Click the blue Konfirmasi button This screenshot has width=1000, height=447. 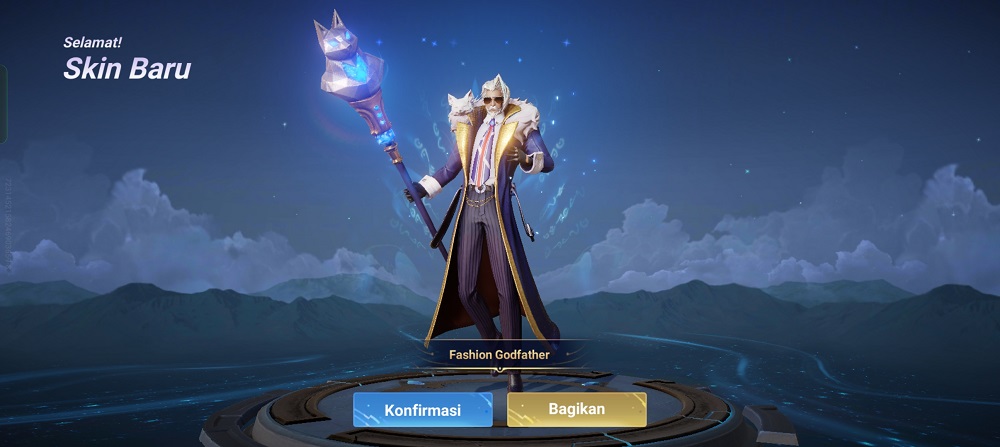click(422, 410)
